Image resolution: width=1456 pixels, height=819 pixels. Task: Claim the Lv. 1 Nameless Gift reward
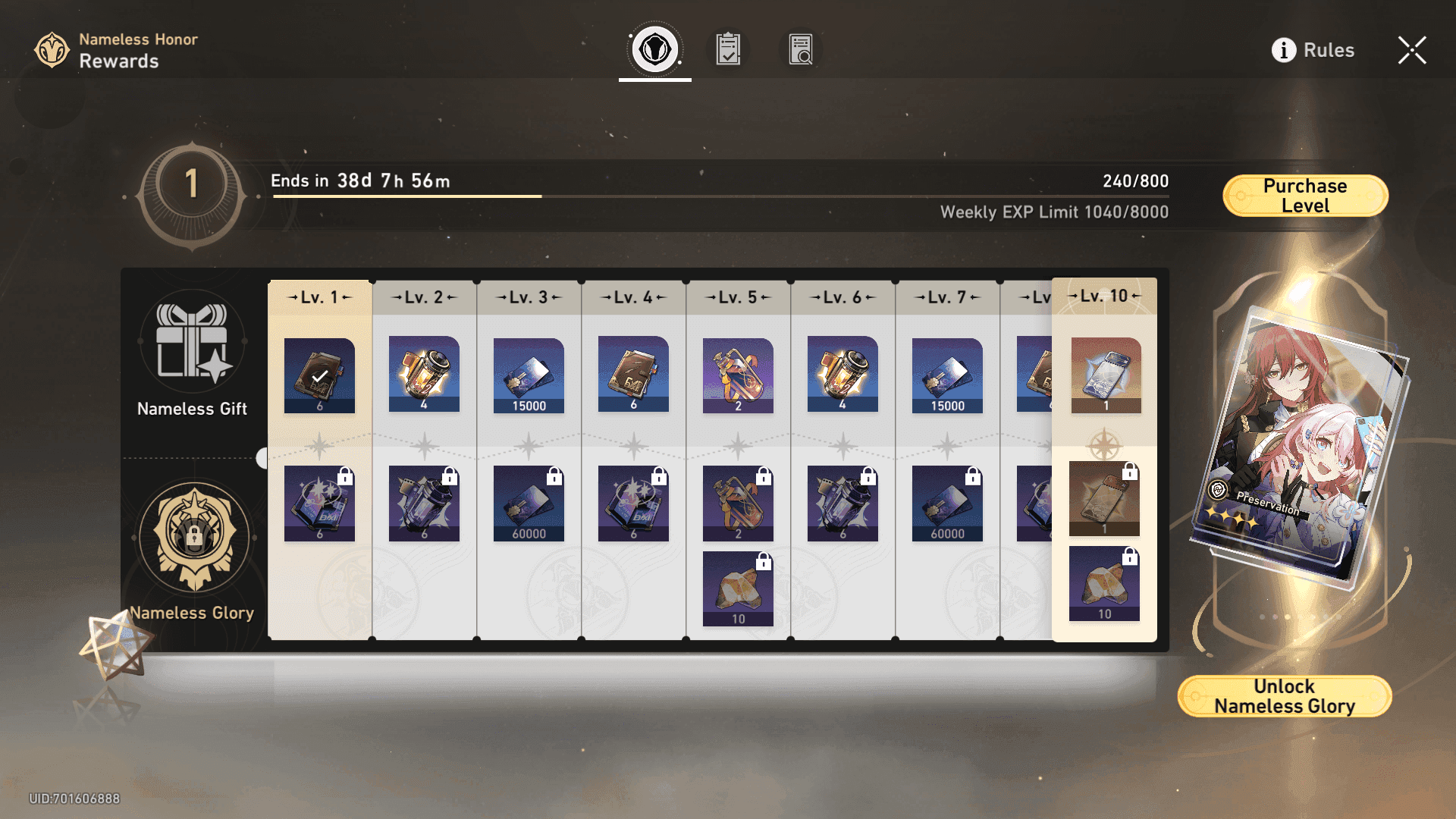pos(319,375)
